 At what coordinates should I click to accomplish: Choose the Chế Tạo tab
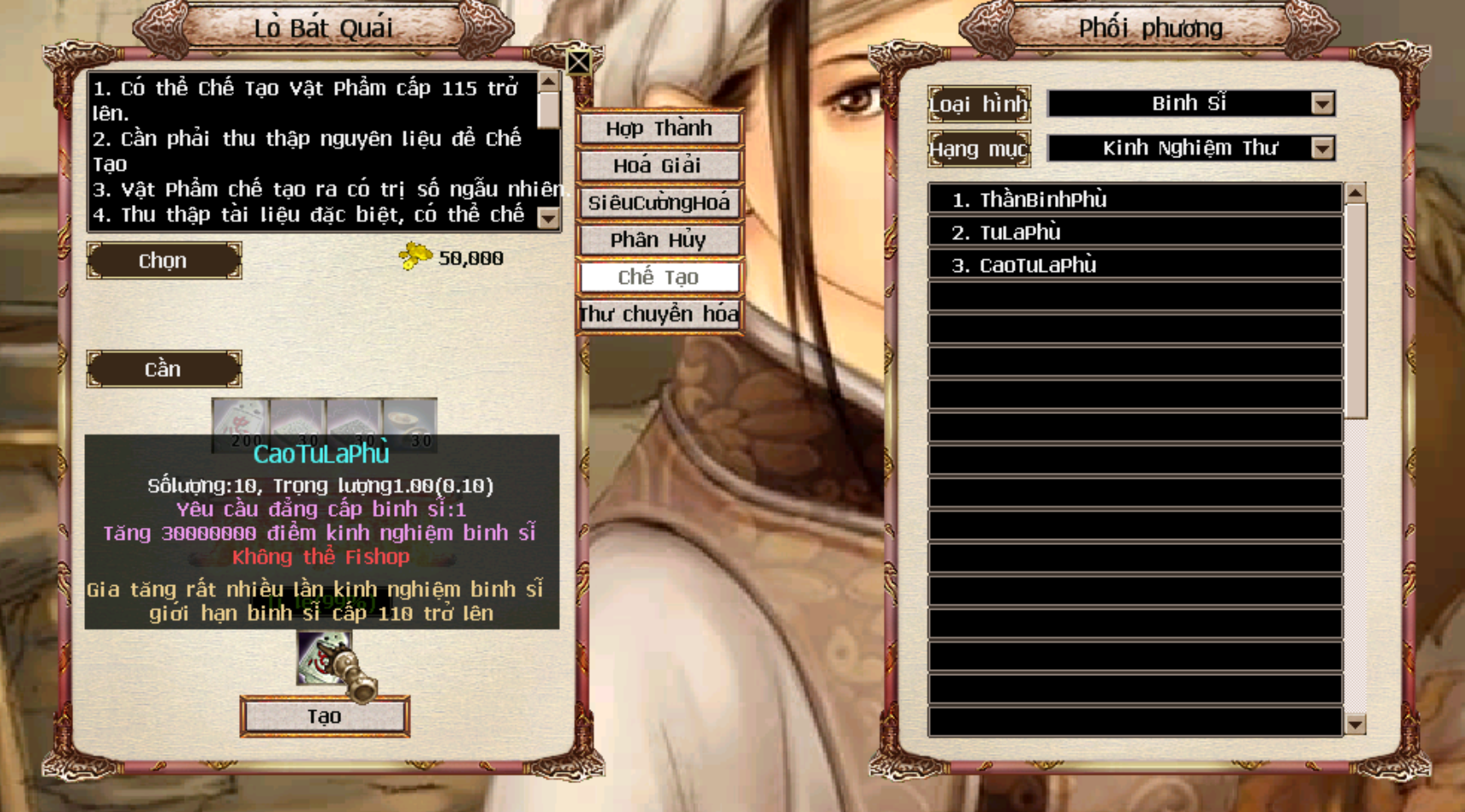[x=658, y=277]
